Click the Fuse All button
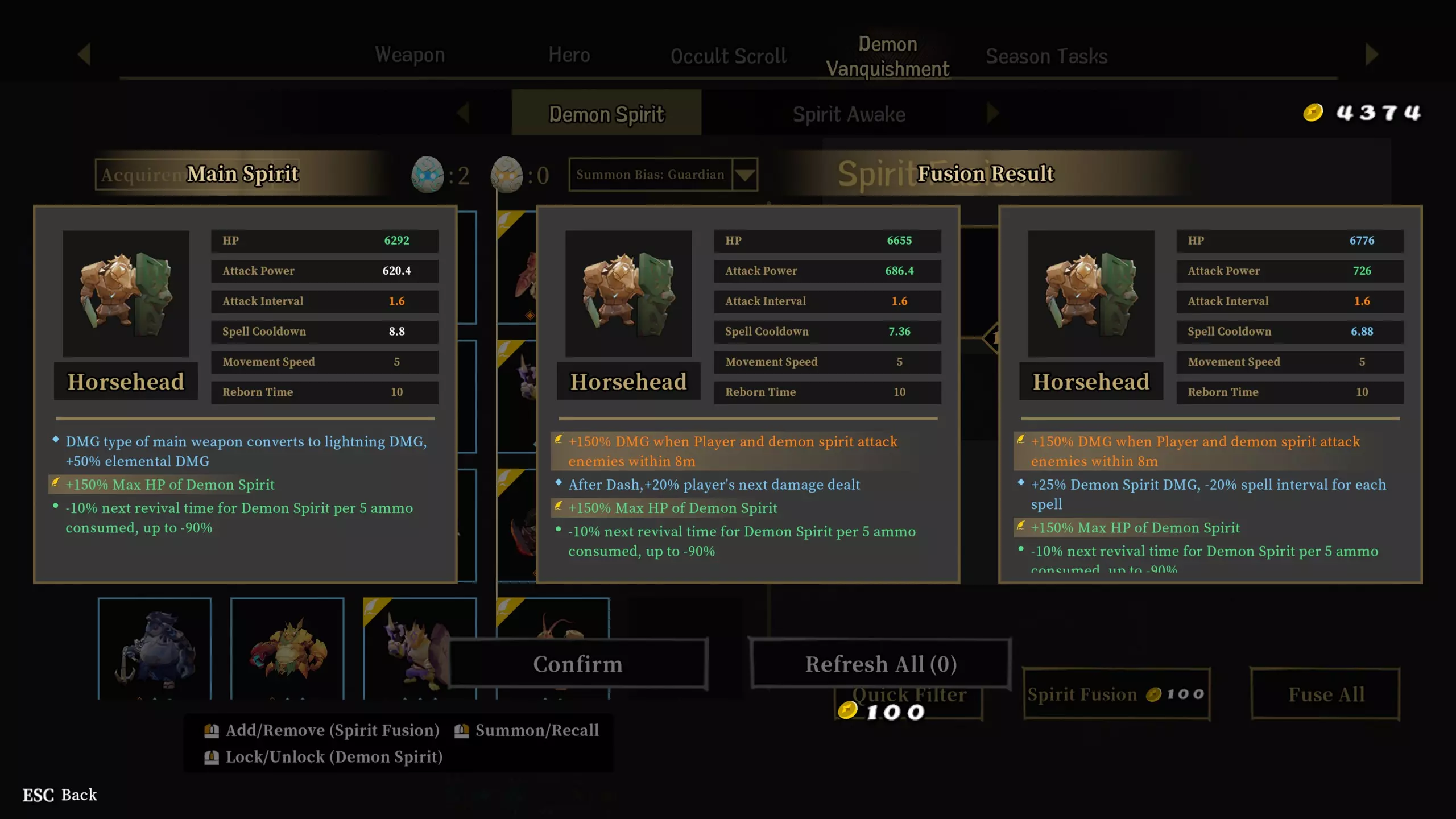Viewport: 1456px width, 819px height. (1325, 694)
